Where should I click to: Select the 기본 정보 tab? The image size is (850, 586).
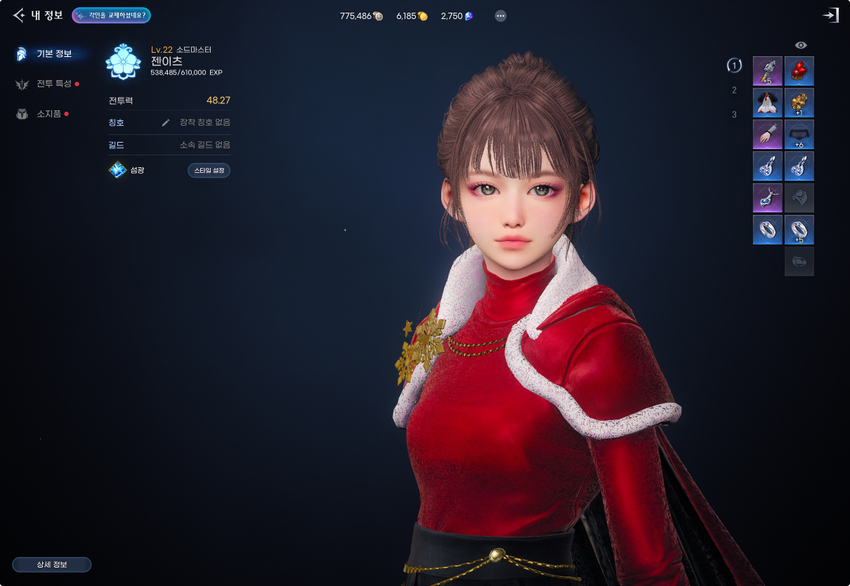pyautogui.click(x=49, y=53)
